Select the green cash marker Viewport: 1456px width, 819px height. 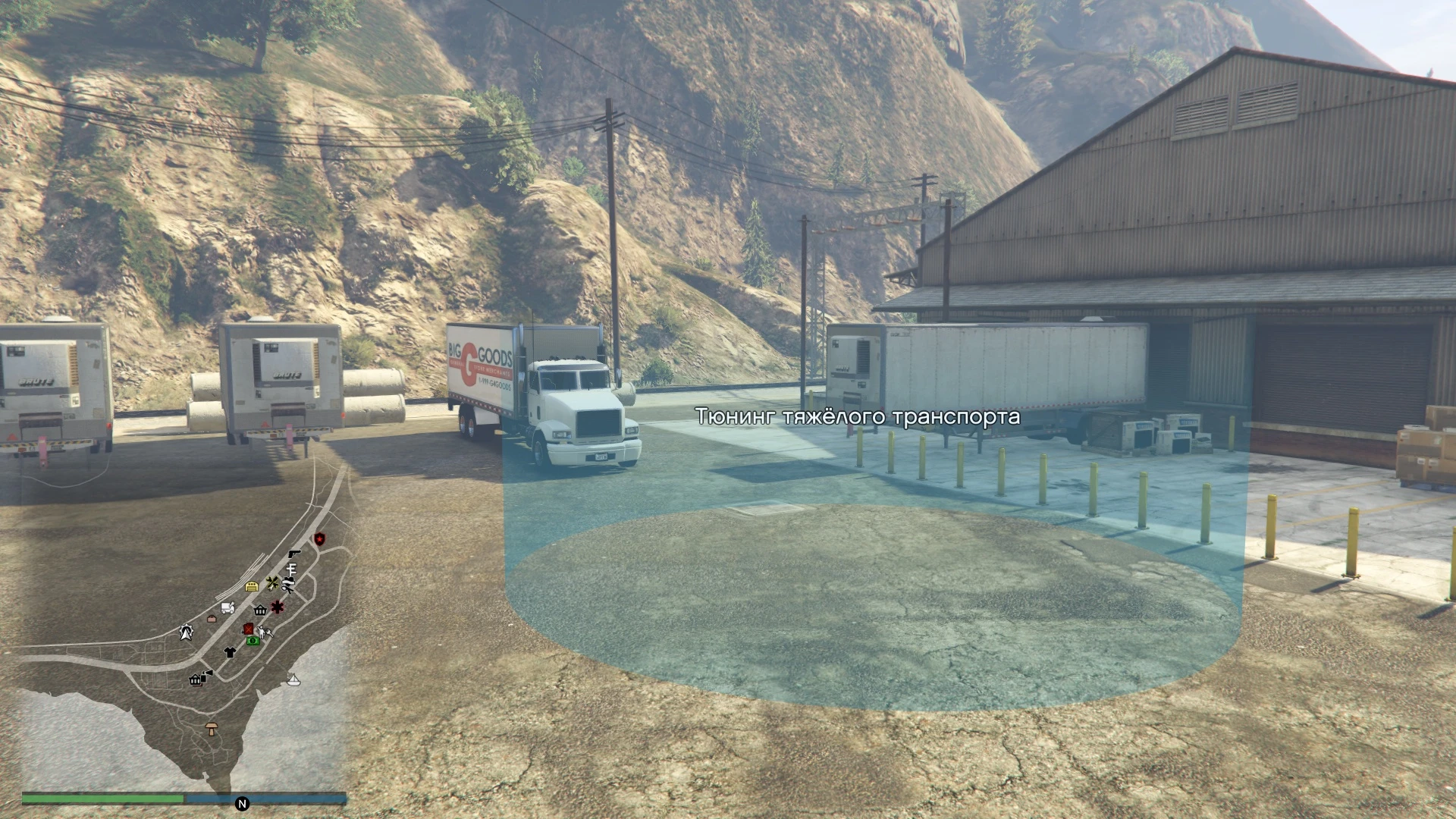(253, 641)
